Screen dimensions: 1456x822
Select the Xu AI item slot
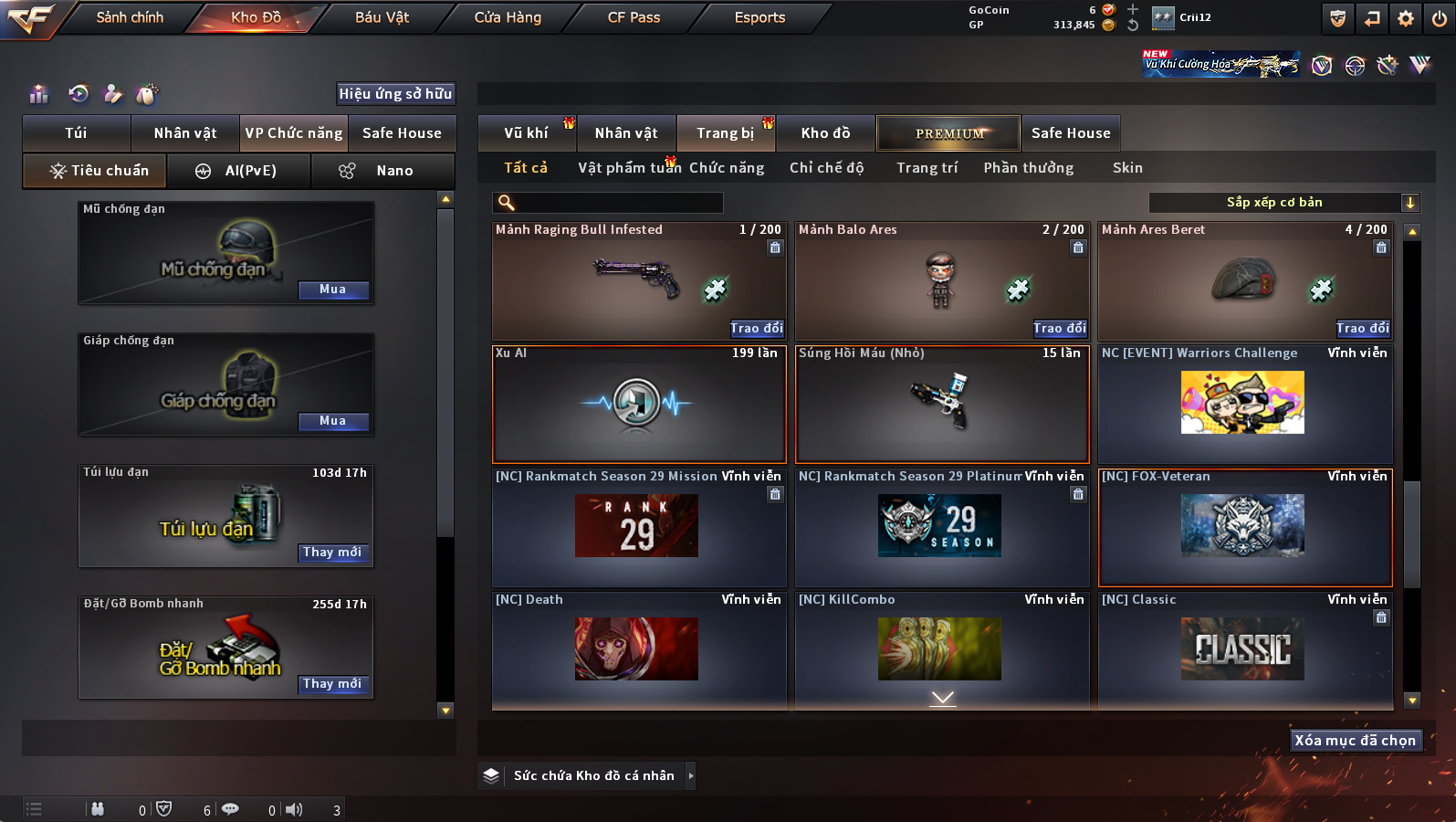pyautogui.click(x=638, y=405)
